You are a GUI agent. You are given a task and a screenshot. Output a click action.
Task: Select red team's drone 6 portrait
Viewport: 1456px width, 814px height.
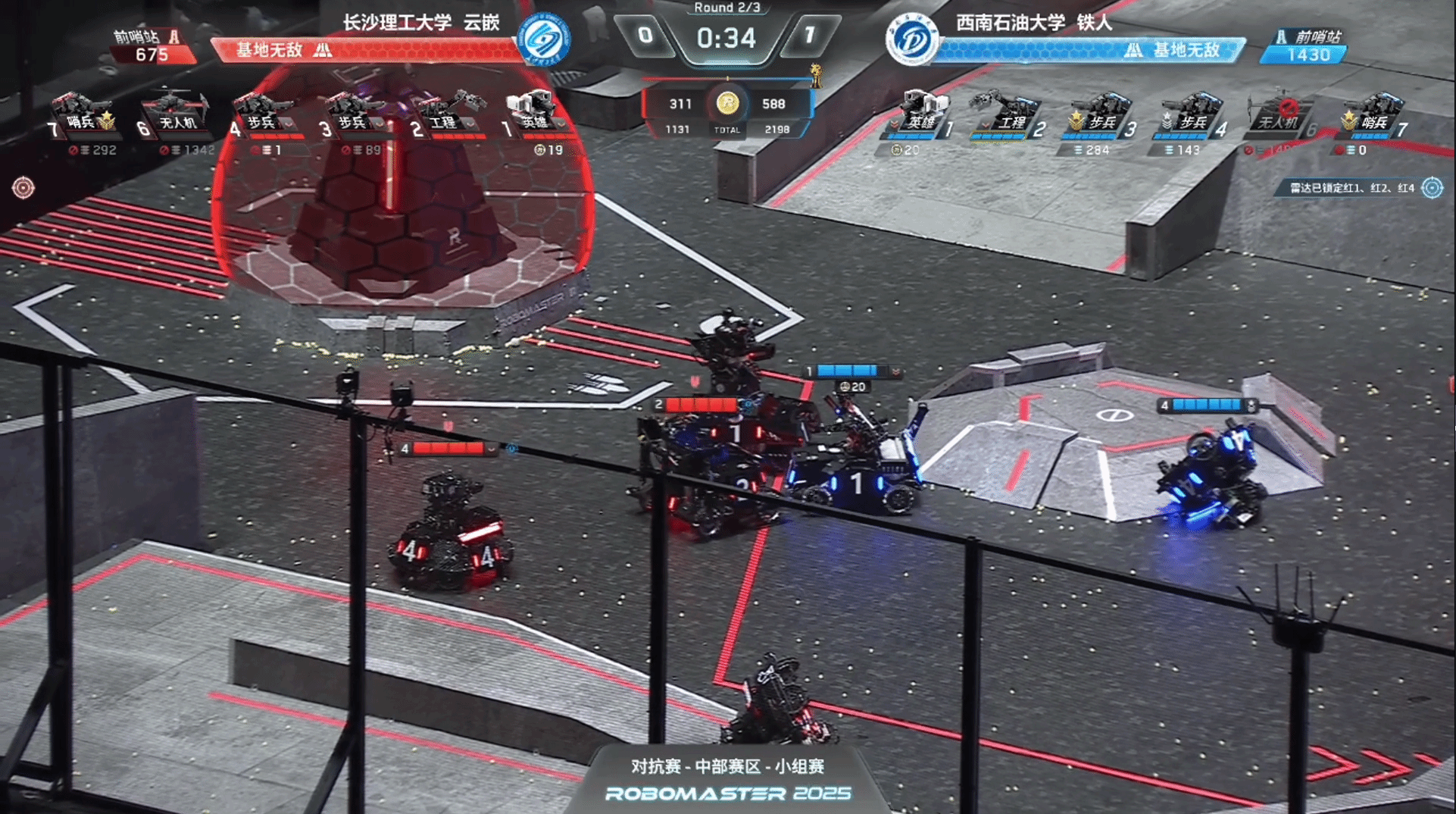(175, 114)
